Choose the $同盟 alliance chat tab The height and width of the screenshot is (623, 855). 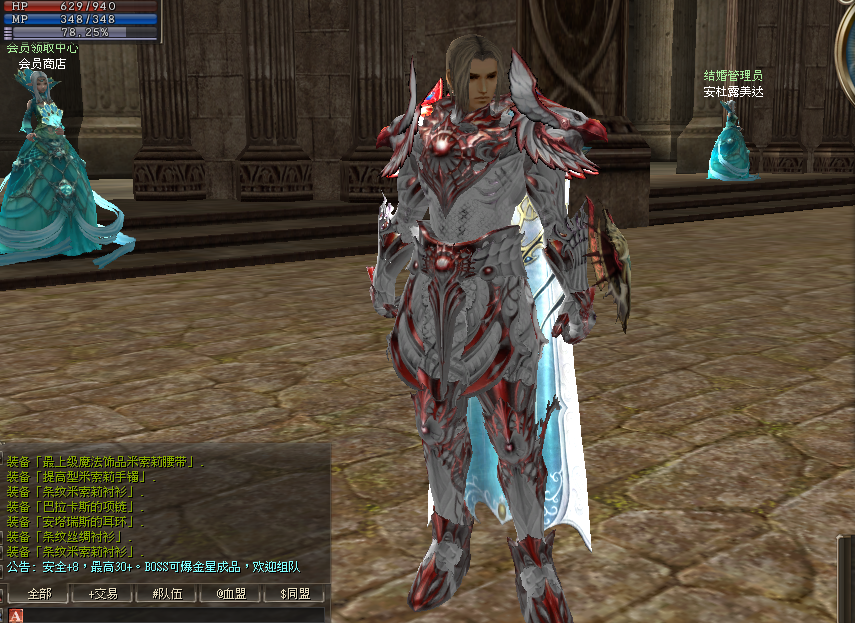[295, 594]
